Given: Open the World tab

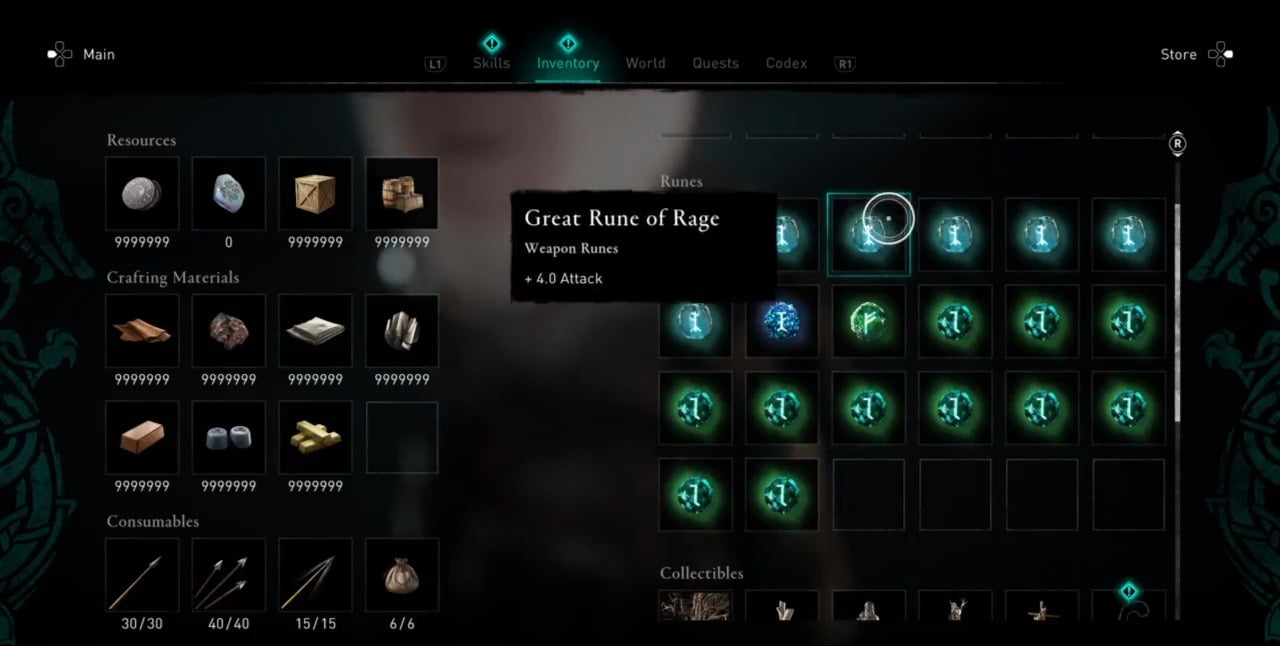Looking at the screenshot, I should [645, 63].
